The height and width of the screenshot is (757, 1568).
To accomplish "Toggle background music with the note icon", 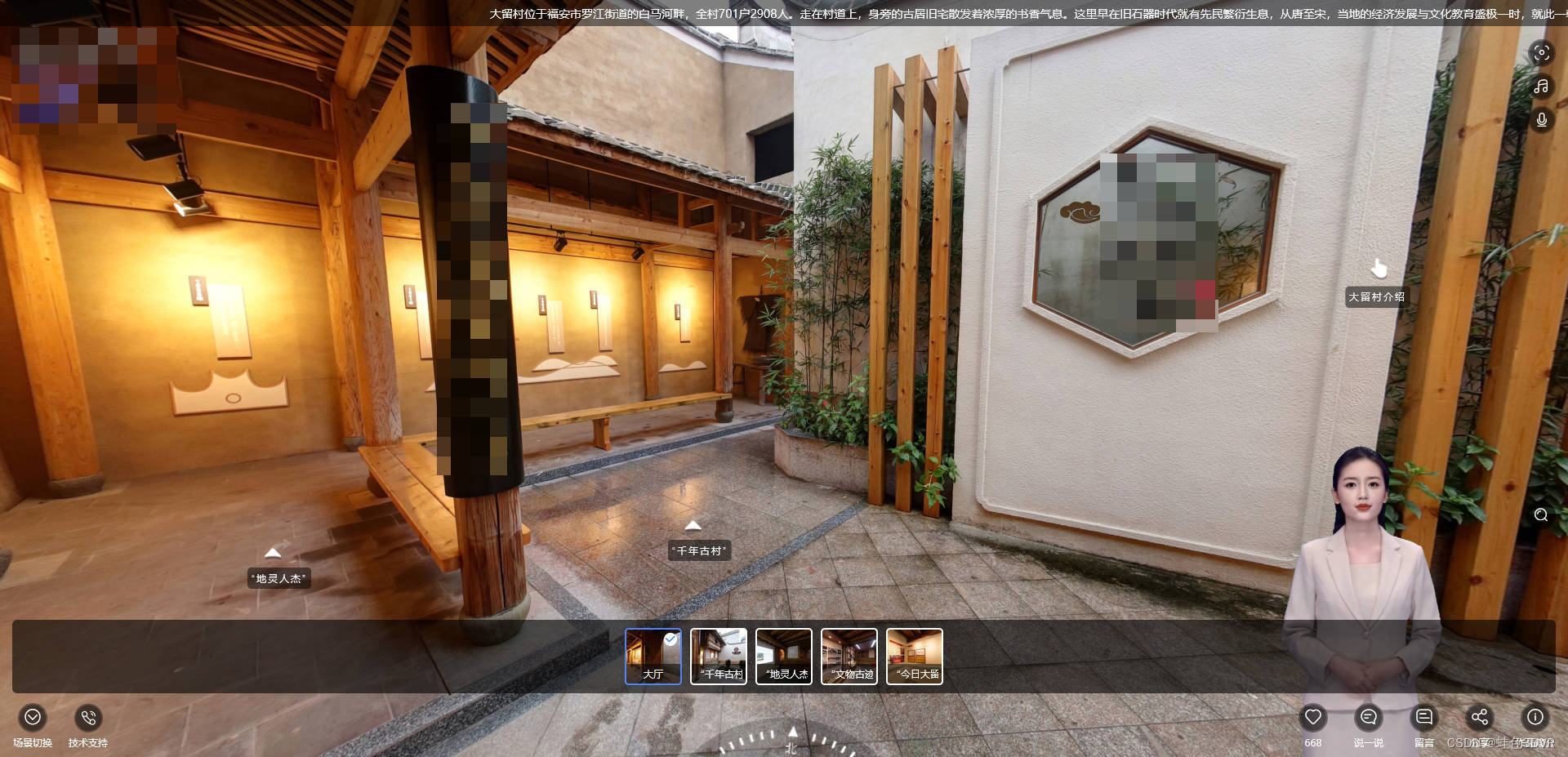I will pos(1541,87).
